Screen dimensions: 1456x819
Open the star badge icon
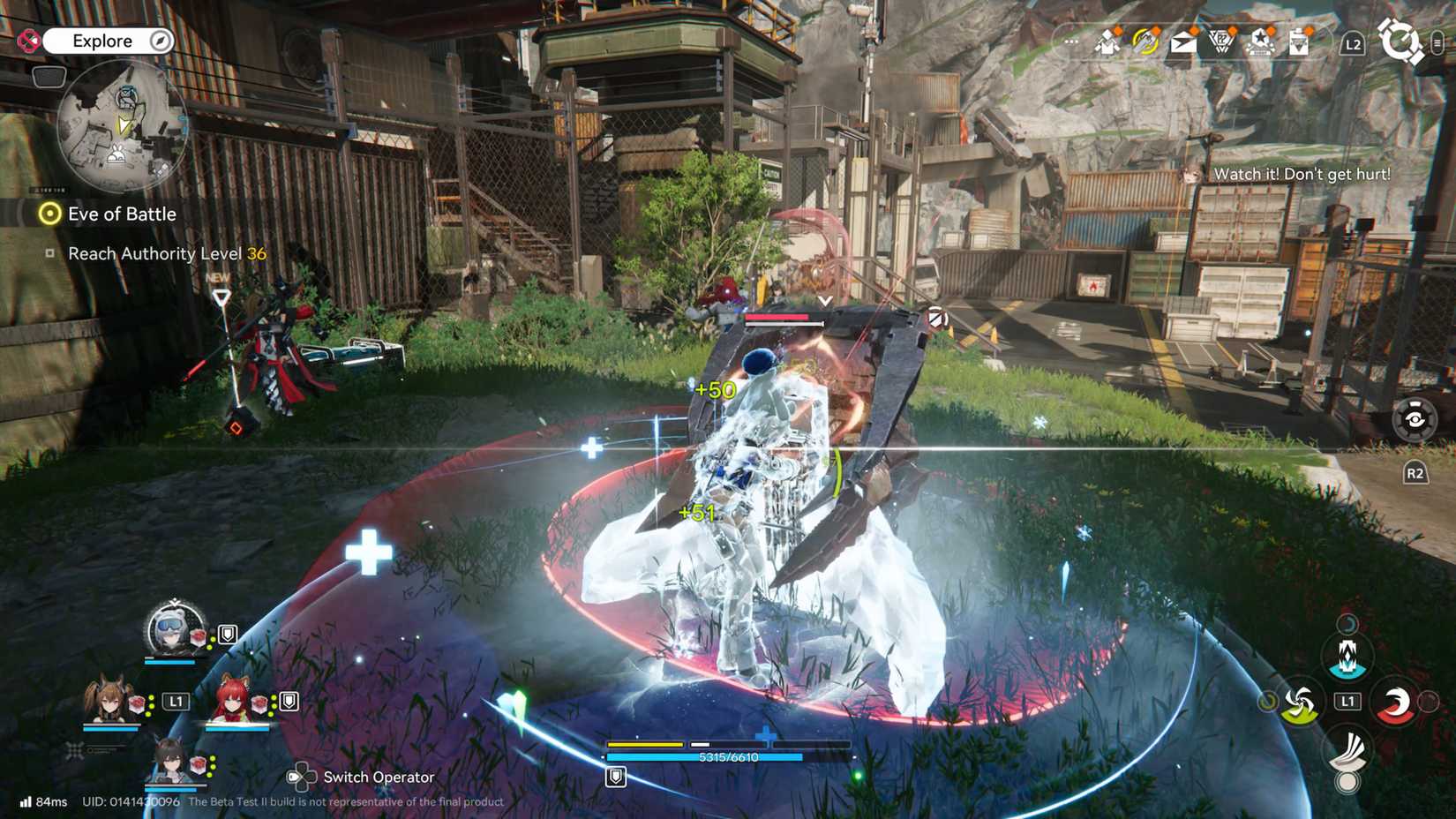point(1261,41)
